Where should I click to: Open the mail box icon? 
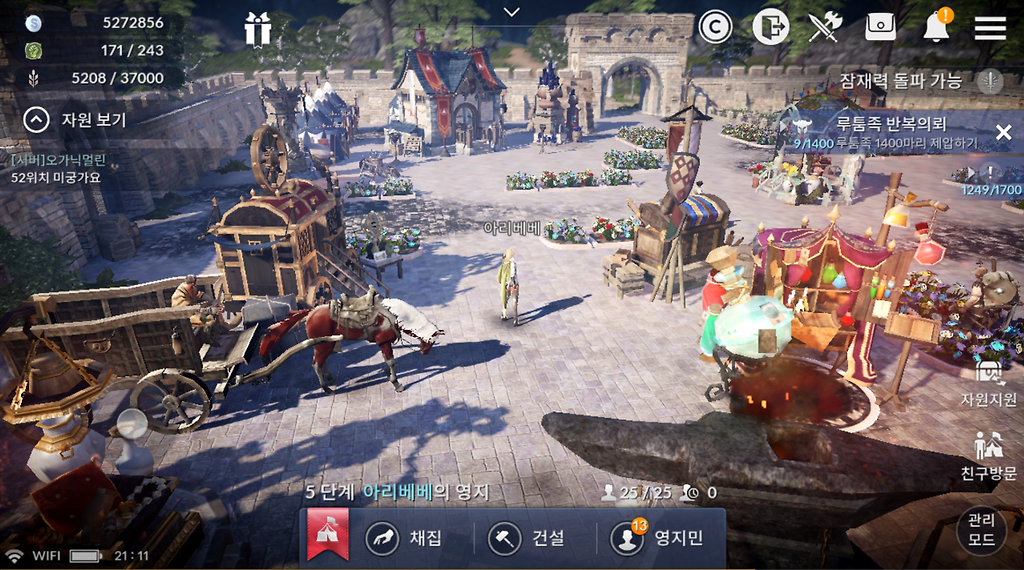pos(880,27)
